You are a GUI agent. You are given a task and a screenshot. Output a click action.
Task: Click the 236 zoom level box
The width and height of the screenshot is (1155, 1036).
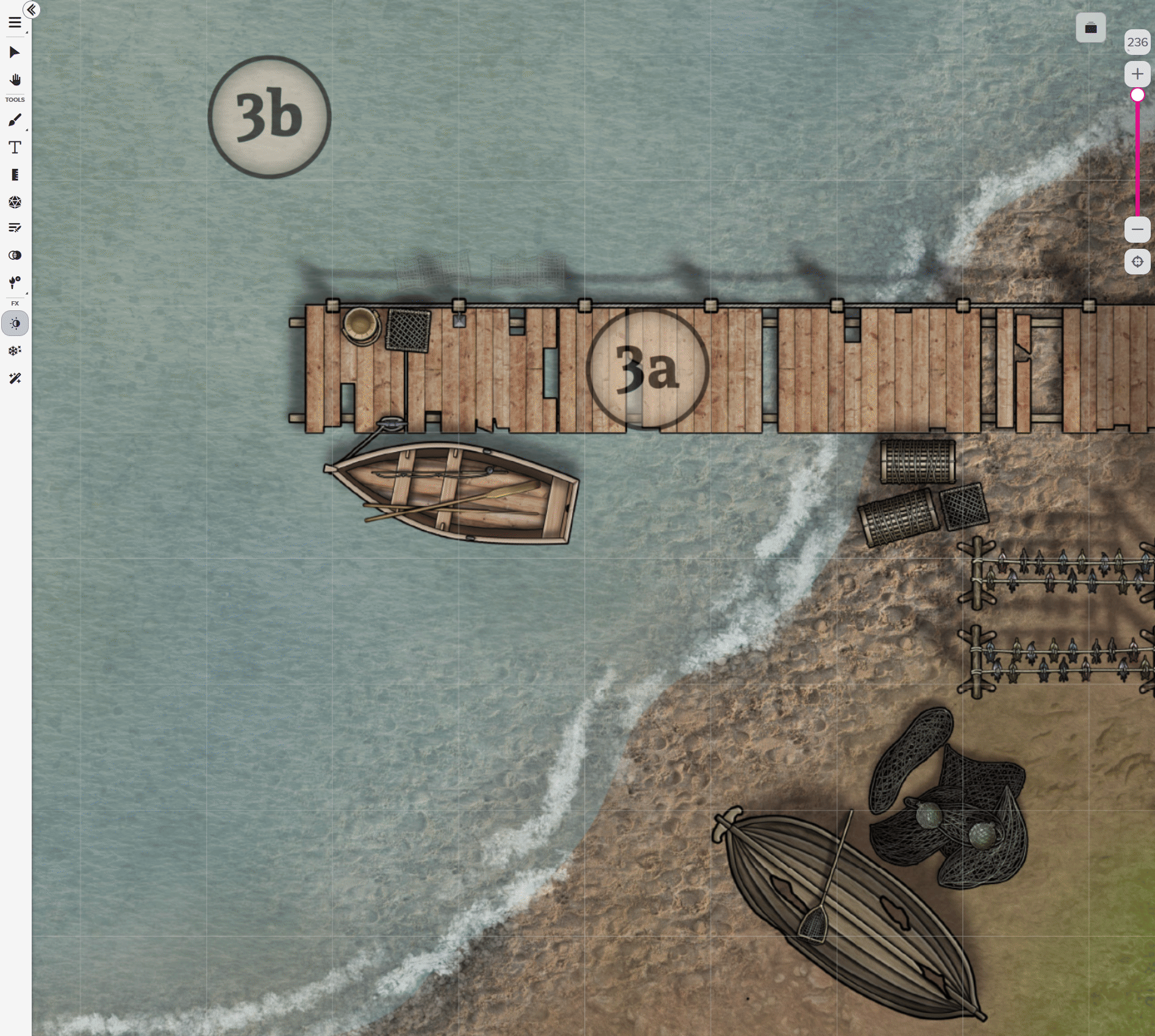tap(1137, 42)
